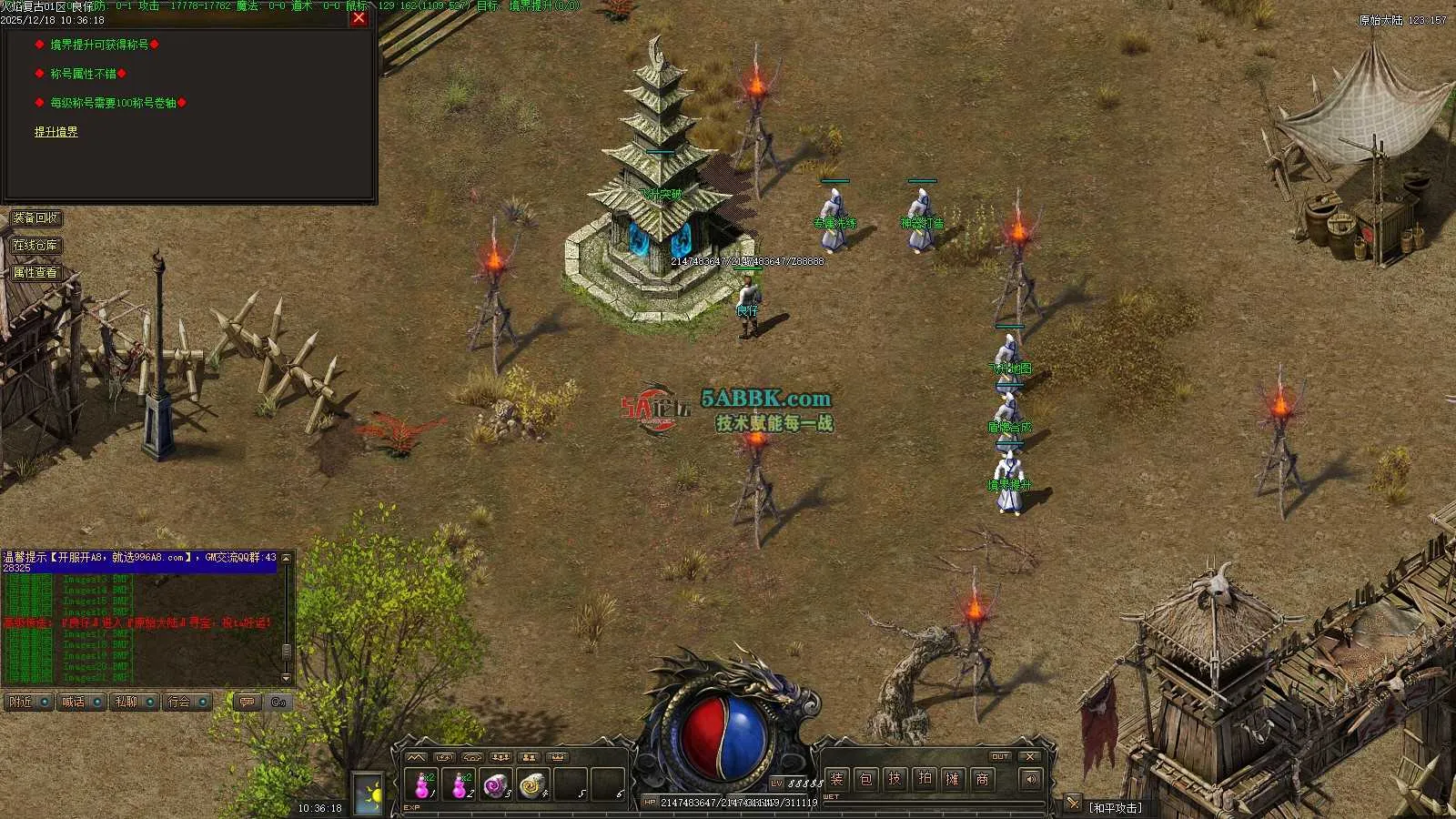Image resolution: width=1456 pixels, height=819 pixels.
Task: Toggle the sound speaker button
Action: pos(1030,779)
